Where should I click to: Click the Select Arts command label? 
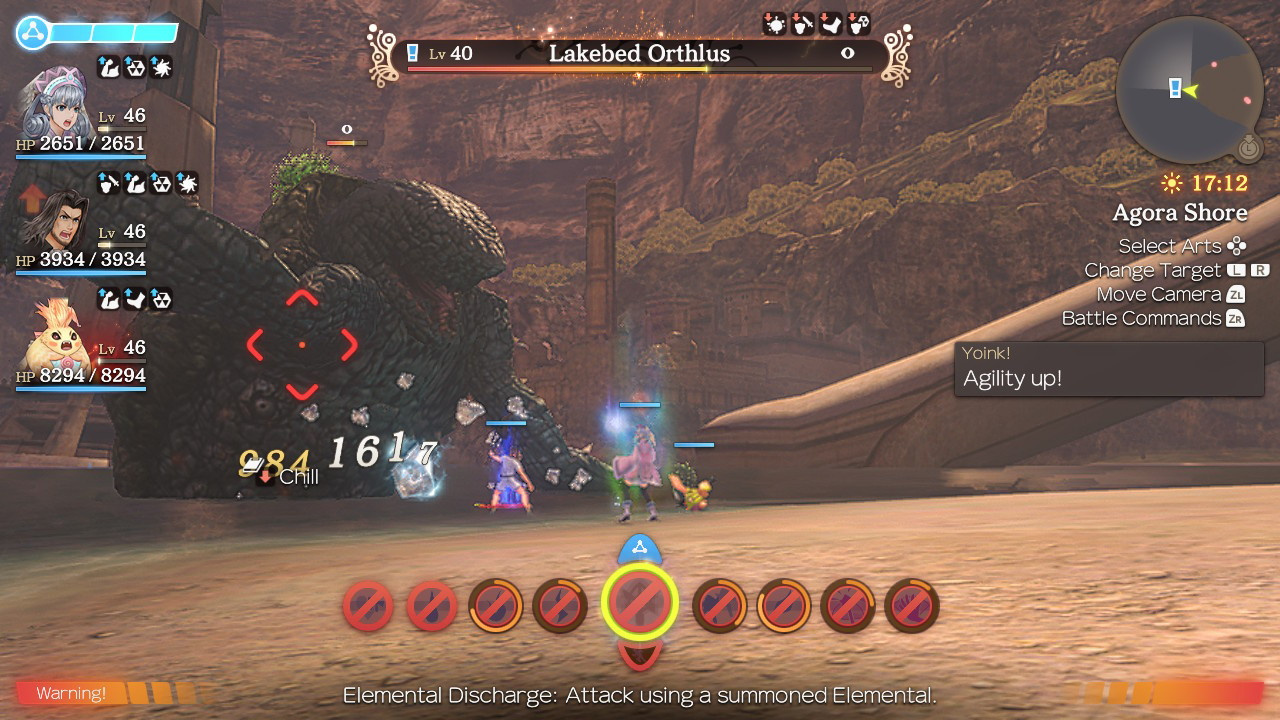[1168, 245]
